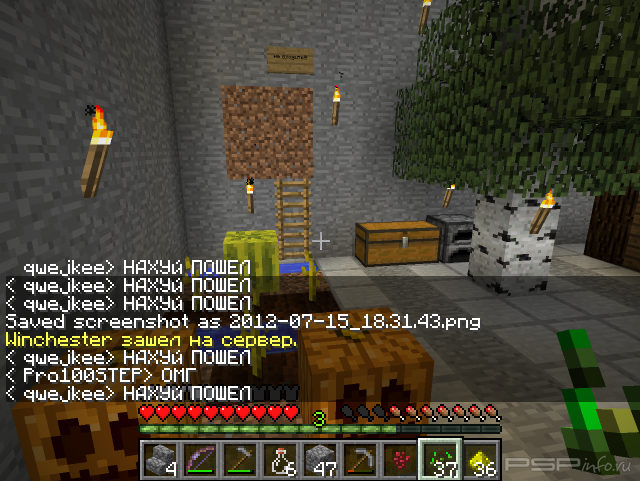Select the stone stairs hotbar slot
640x481 pixels.
point(160,460)
